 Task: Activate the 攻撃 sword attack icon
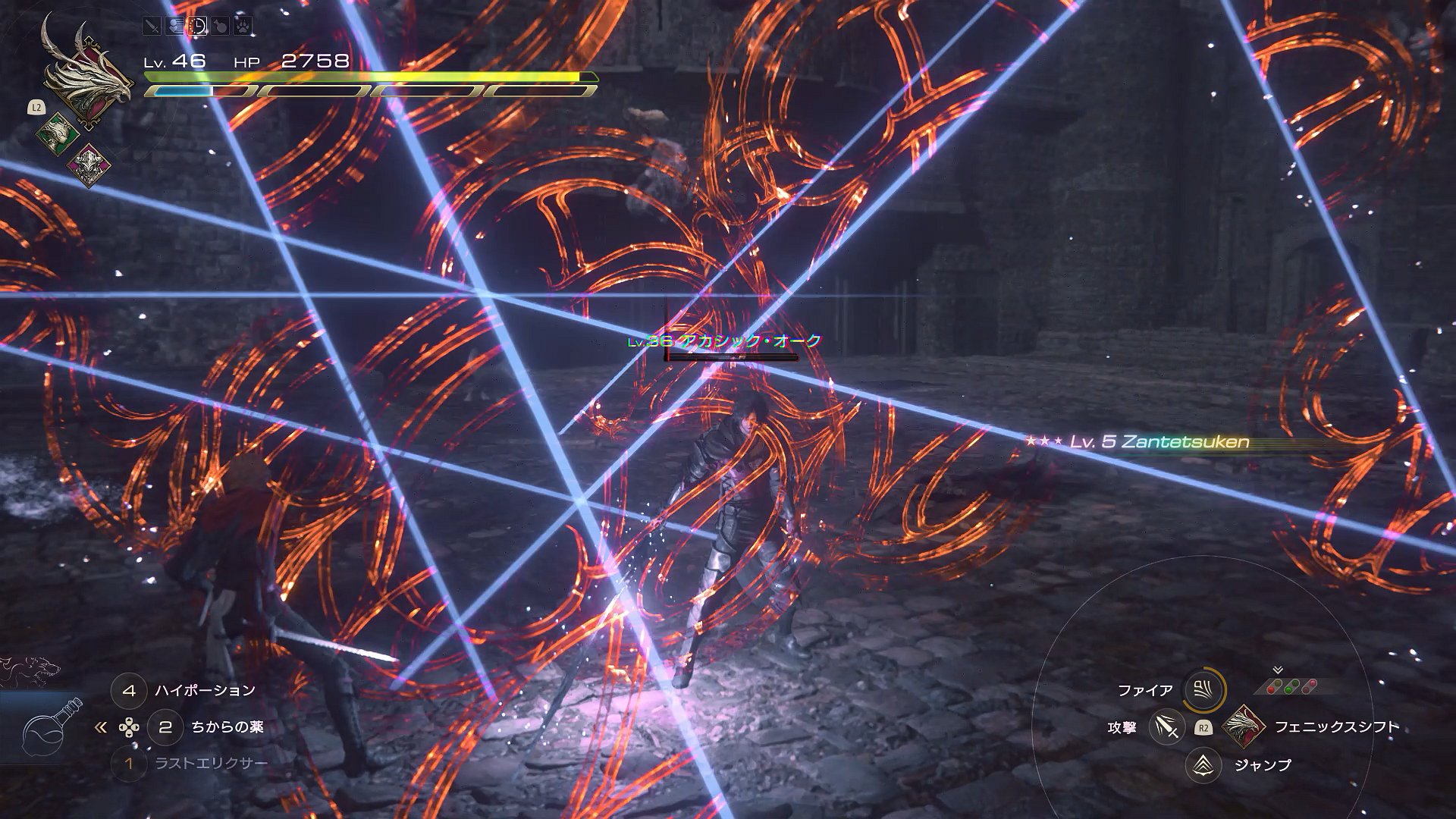coord(1167,727)
